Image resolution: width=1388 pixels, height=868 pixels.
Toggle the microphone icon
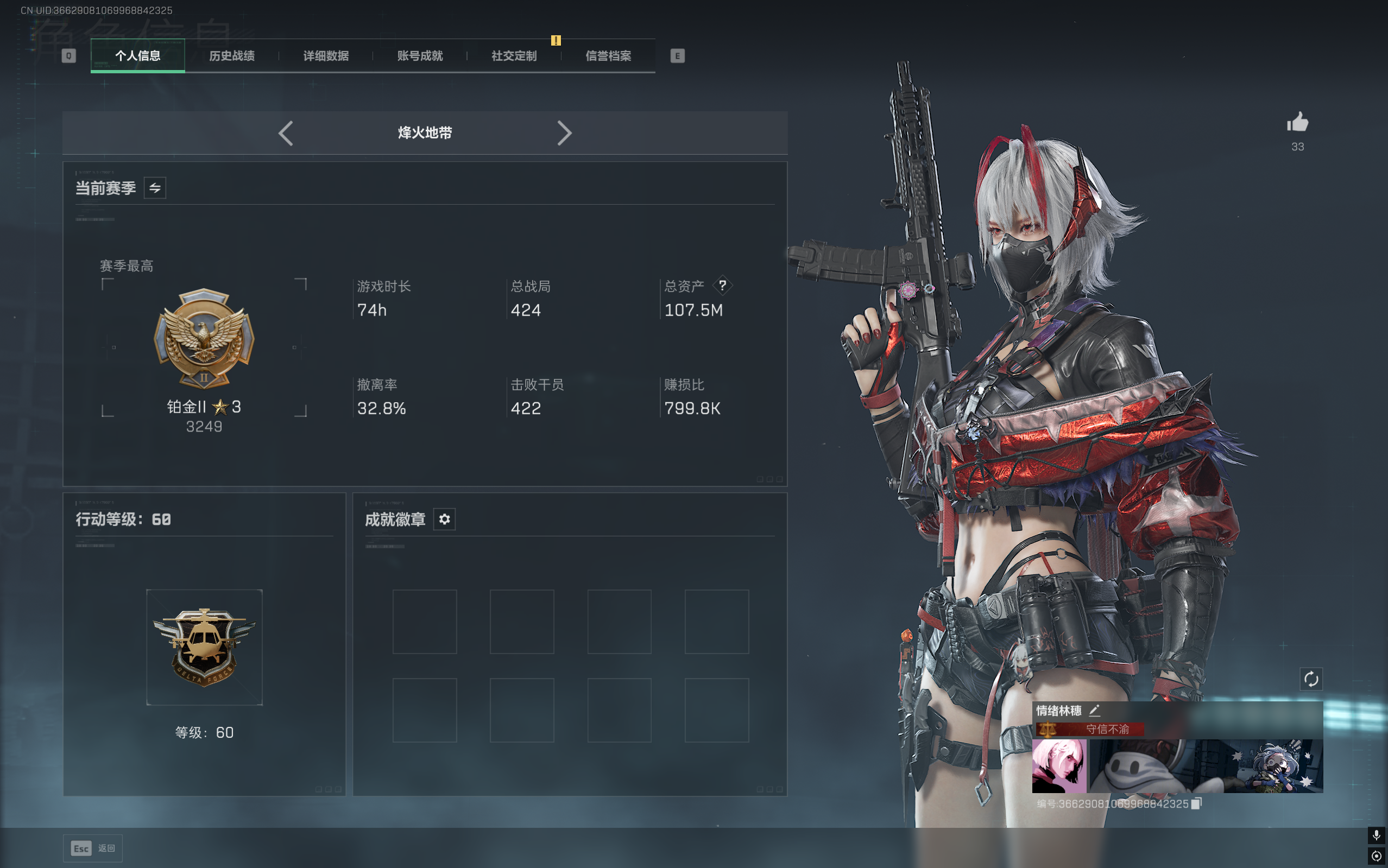point(1376,835)
